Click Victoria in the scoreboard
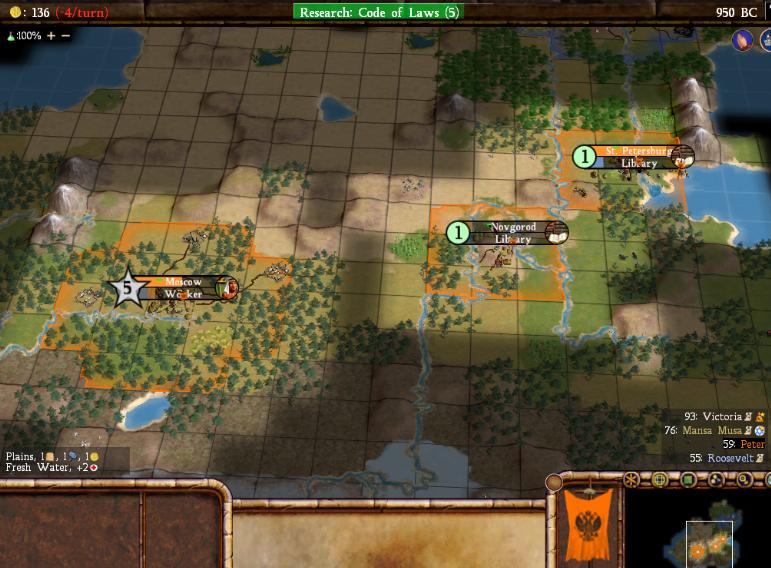This screenshot has height=568, width=771. tap(721, 416)
